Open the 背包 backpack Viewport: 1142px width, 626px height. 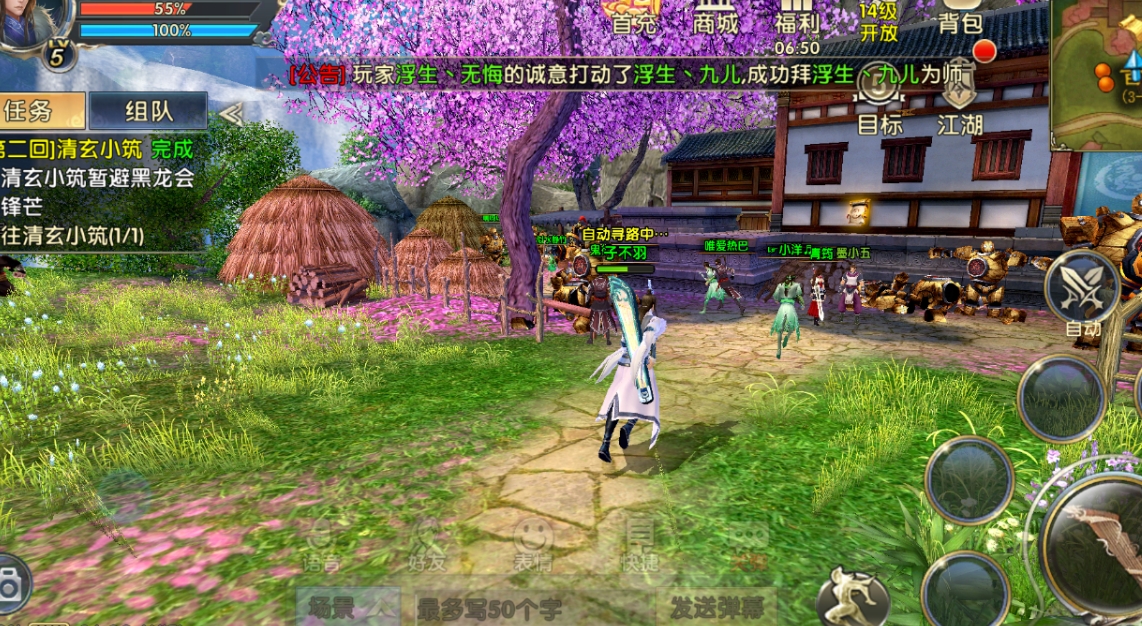[960, 19]
